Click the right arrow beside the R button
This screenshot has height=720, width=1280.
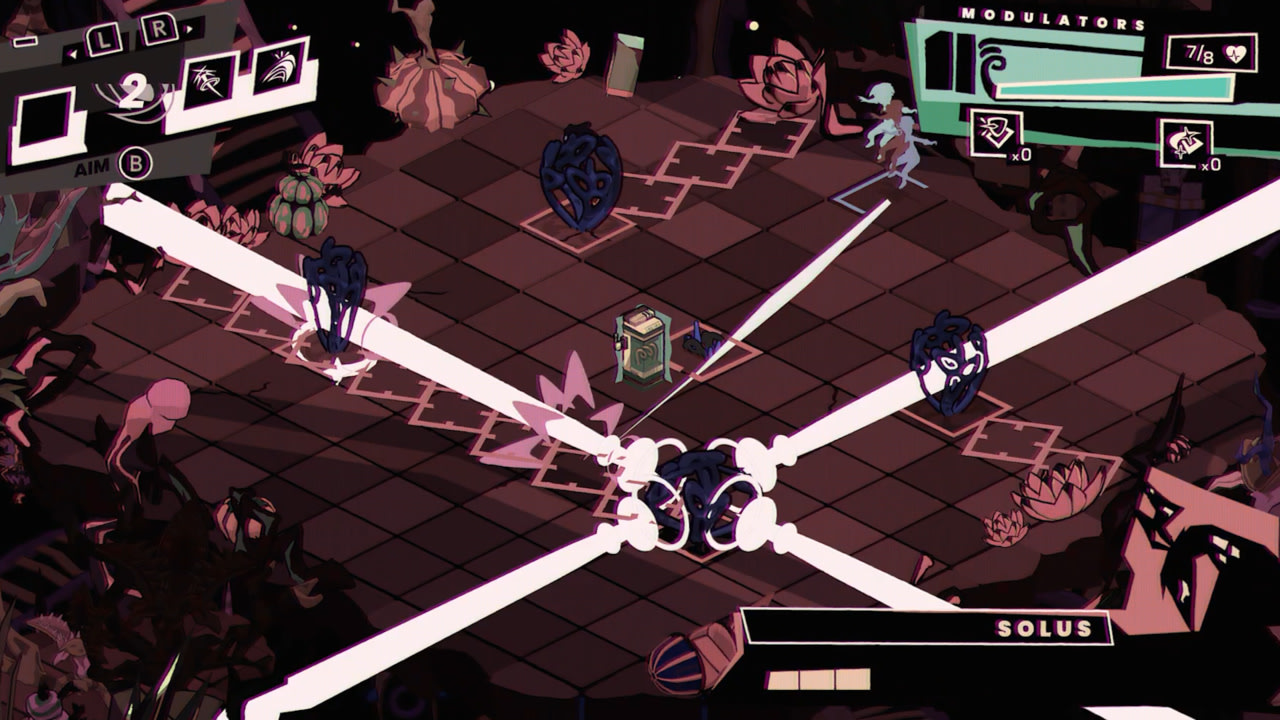[189, 29]
